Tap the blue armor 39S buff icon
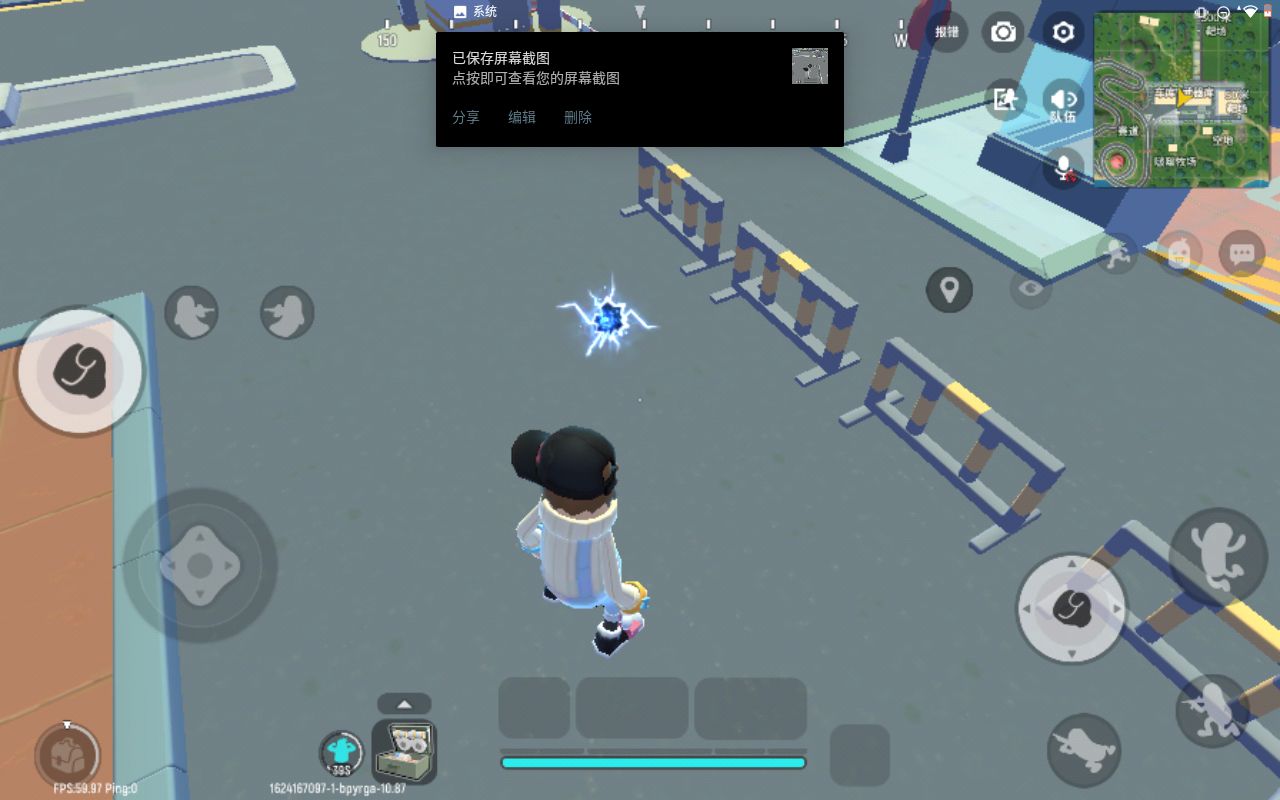The width and height of the screenshot is (1280, 800). click(x=342, y=753)
